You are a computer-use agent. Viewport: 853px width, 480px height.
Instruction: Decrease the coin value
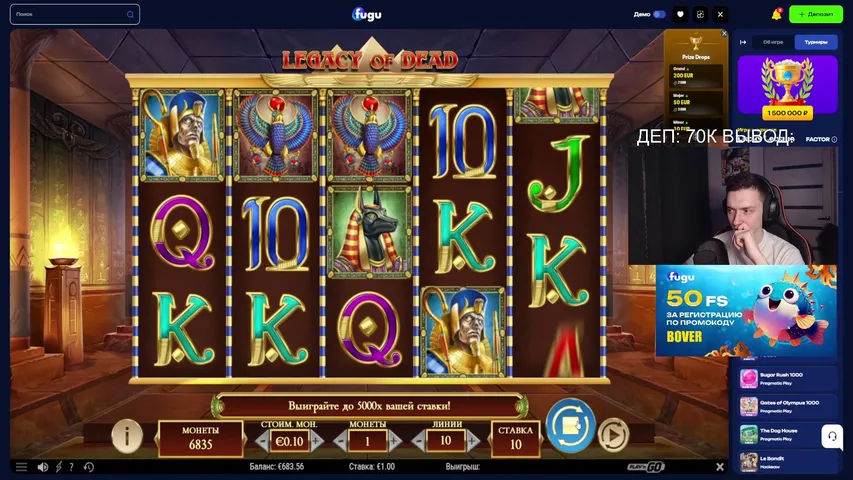tap(261, 441)
